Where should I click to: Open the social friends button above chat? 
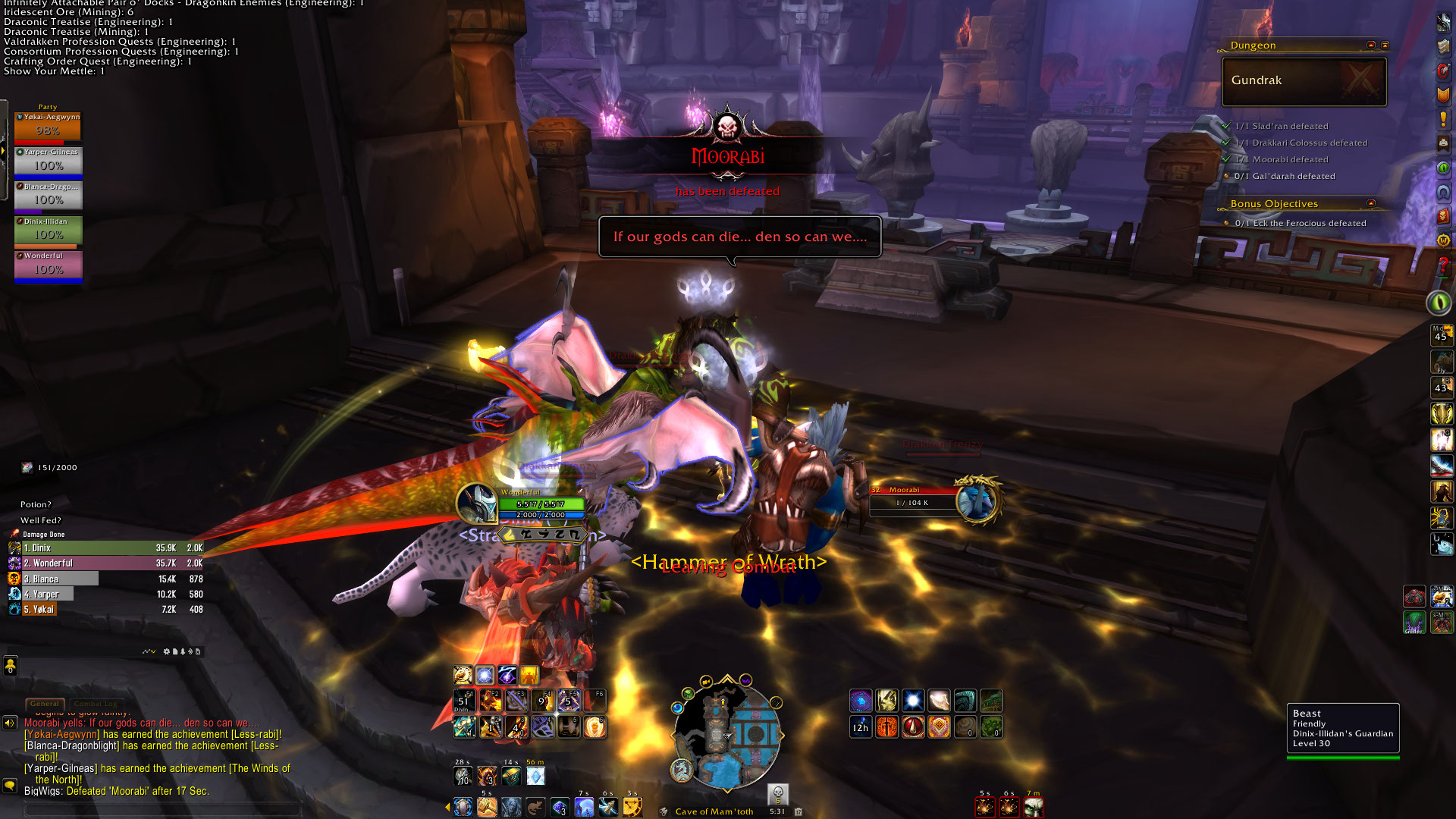pyautogui.click(x=10, y=666)
